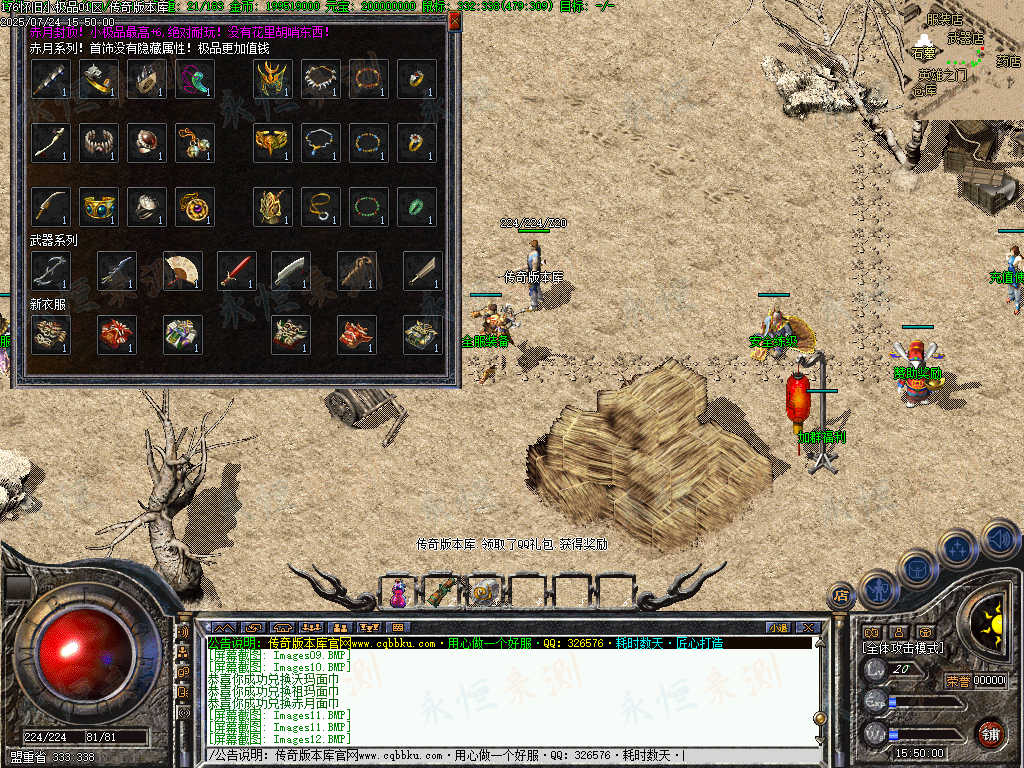Close the chat window with X
Screen dimensions: 1024x768
[808, 627]
